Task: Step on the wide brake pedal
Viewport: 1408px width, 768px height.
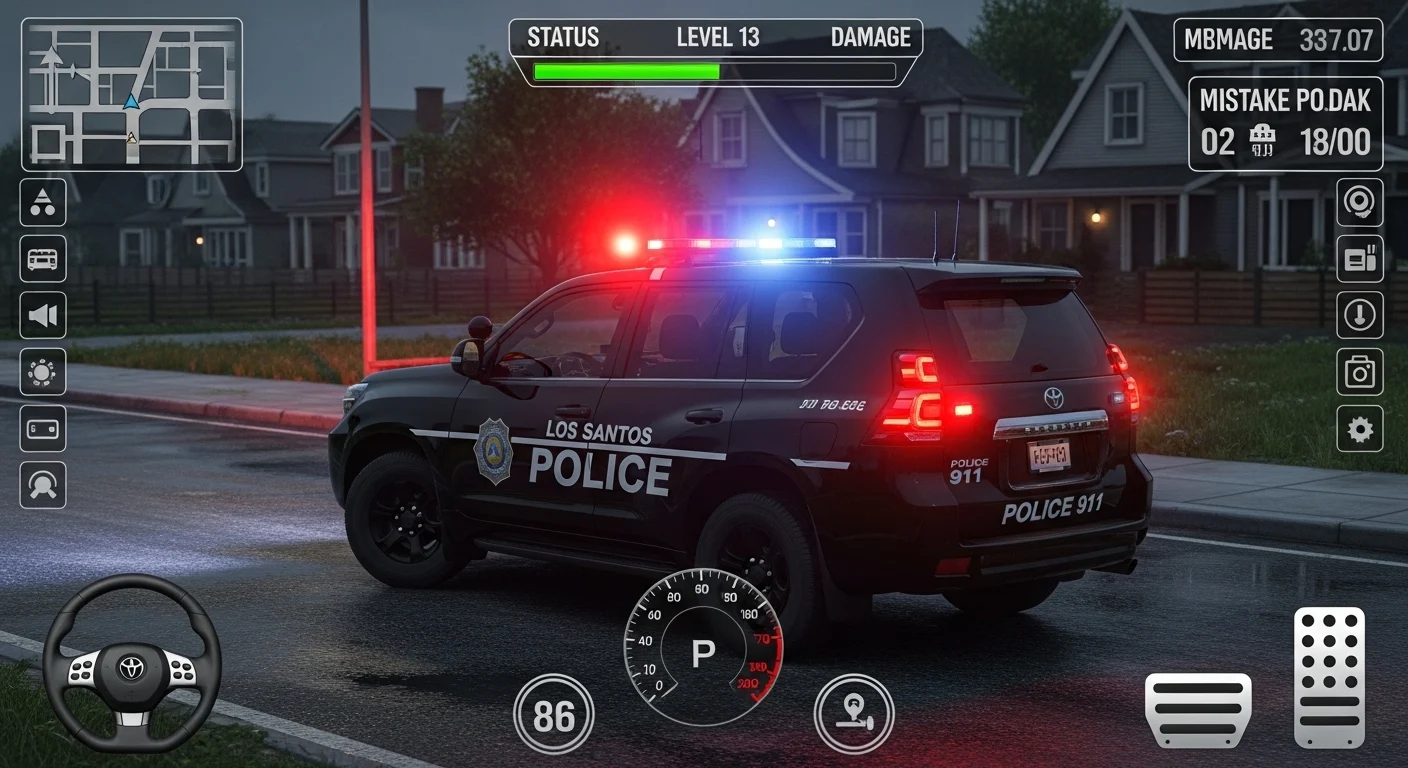Action: [1198, 710]
